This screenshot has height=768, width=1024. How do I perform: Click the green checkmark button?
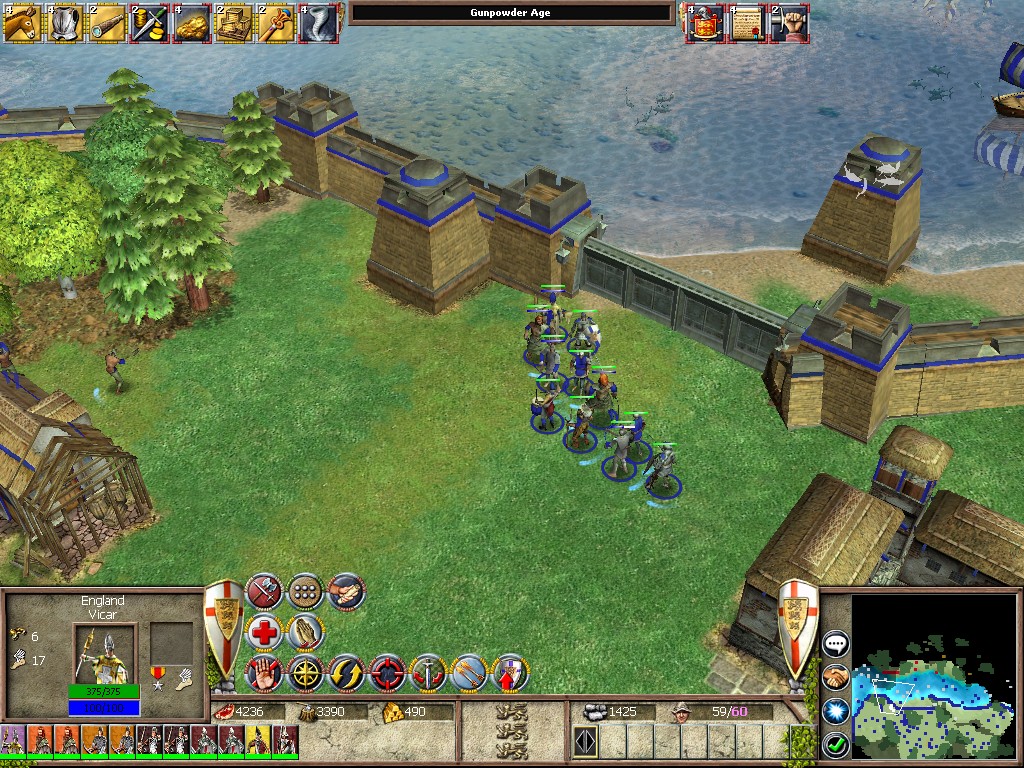(835, 744)
